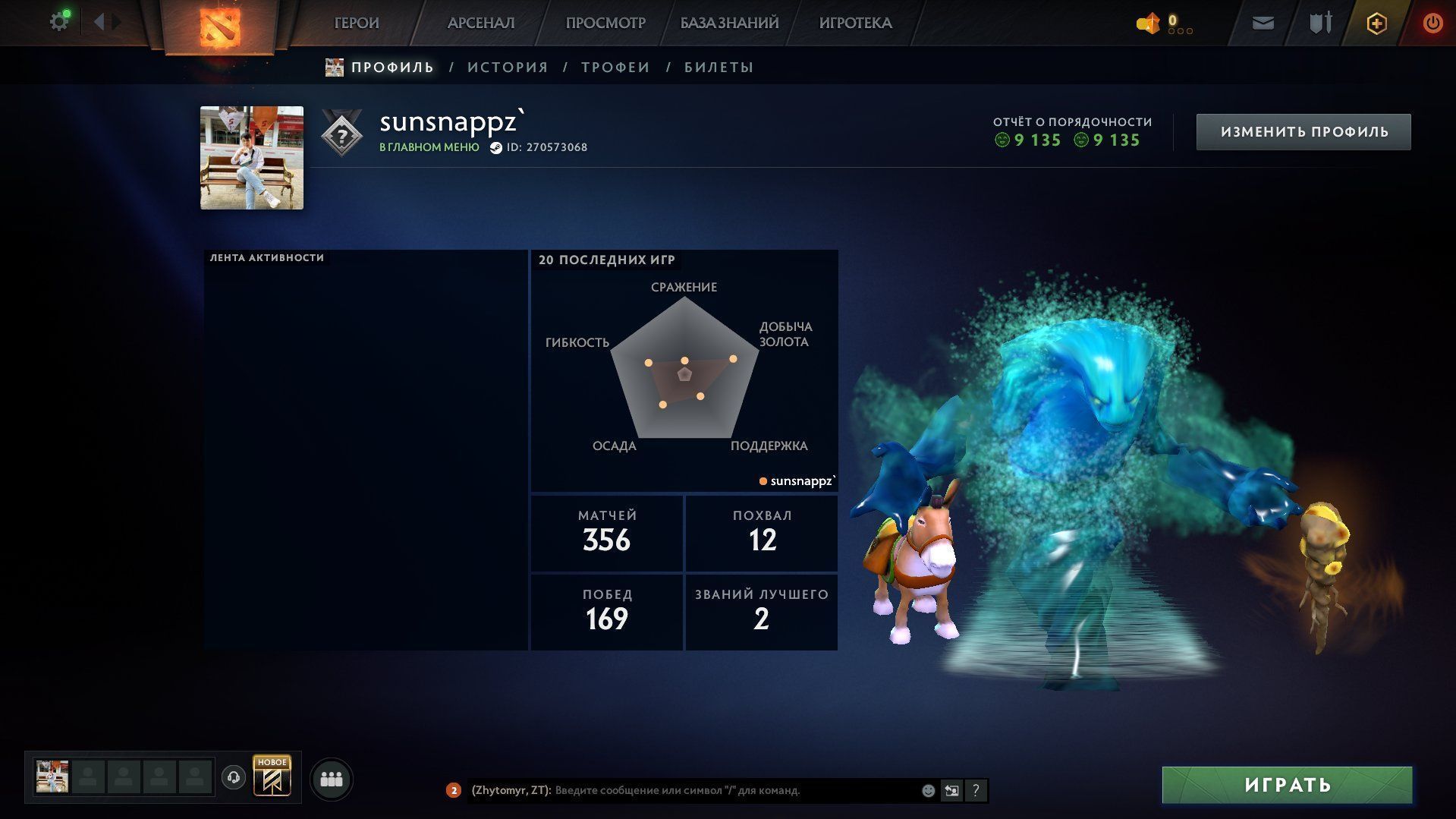1456x819 pixels.
Task: Switch to the ИСТОРИЯ tab
Action: [508, 68]
